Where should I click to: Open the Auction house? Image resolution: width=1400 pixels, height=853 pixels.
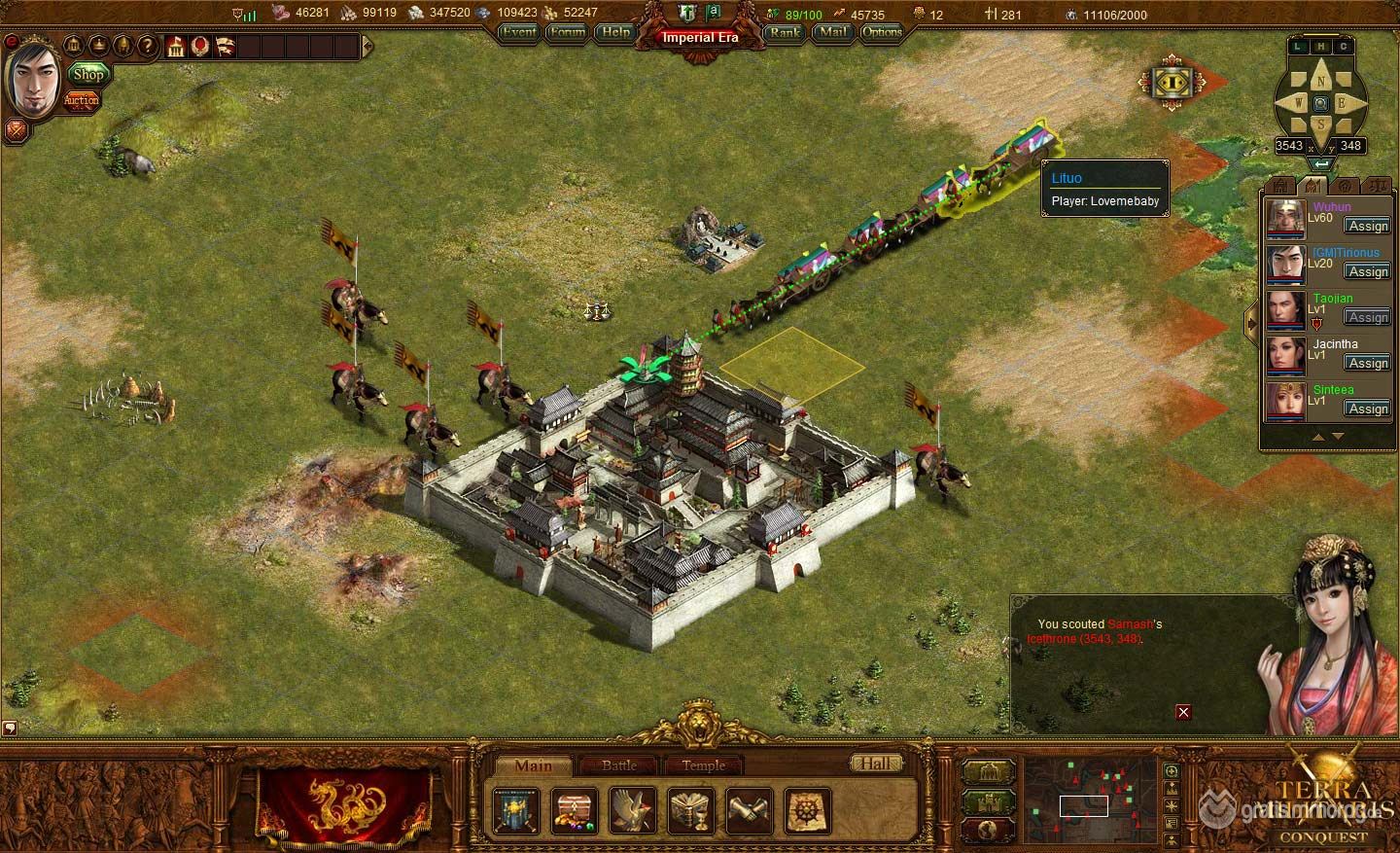pyautogui.click(x=82, y=100)
